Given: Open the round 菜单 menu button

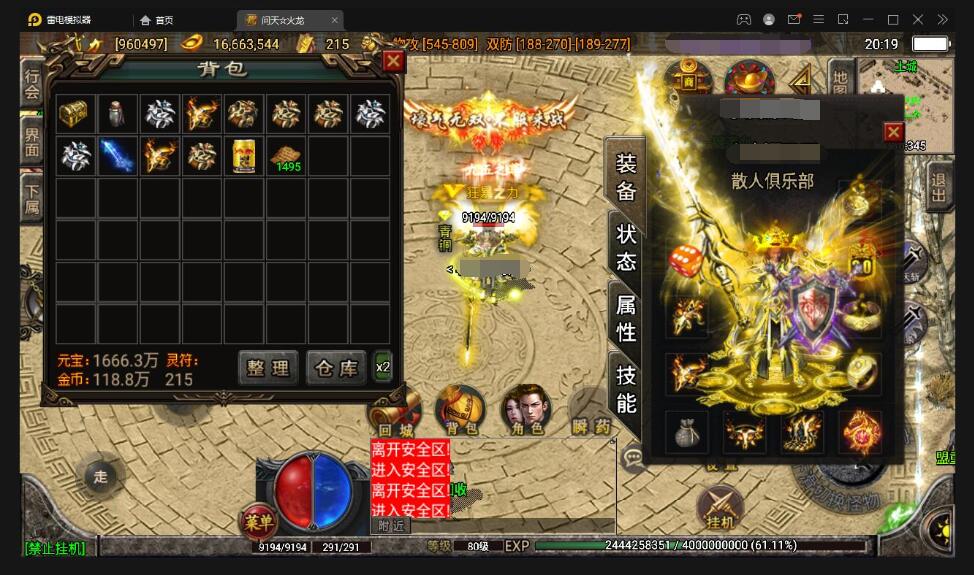Looking at the screenshot, I should pos(259,520).
